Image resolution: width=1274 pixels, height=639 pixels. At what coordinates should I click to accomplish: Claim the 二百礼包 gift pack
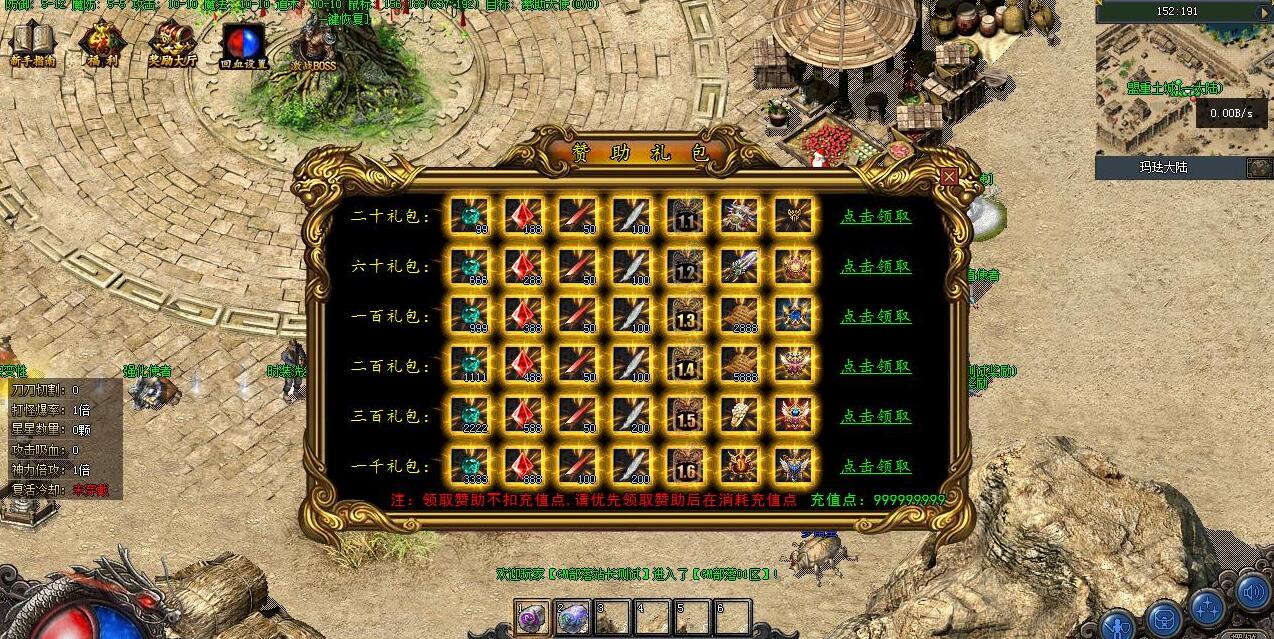point(875,366)
